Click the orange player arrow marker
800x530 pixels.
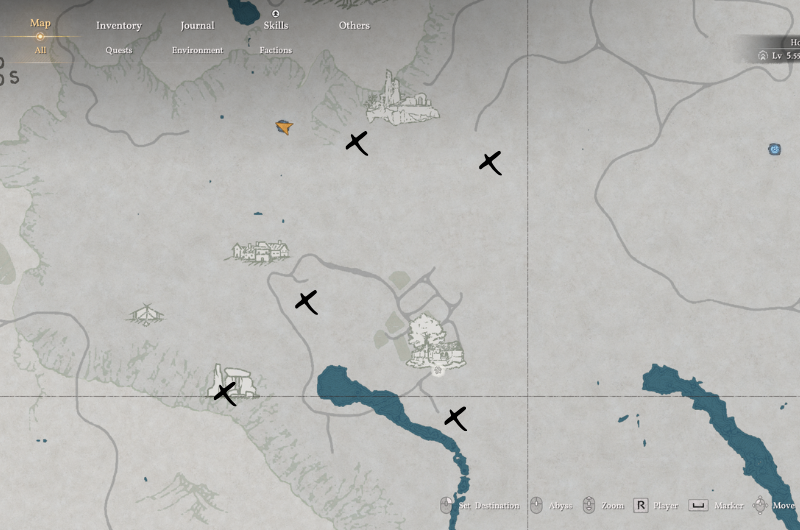[284, 127]
